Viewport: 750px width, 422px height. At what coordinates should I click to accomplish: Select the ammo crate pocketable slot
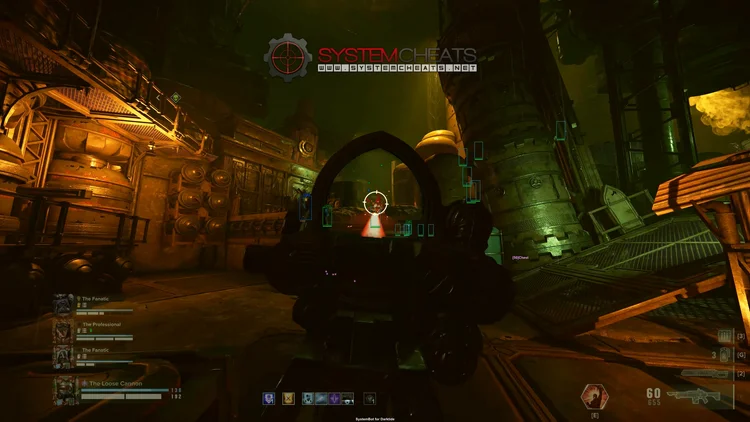point(725,337)
